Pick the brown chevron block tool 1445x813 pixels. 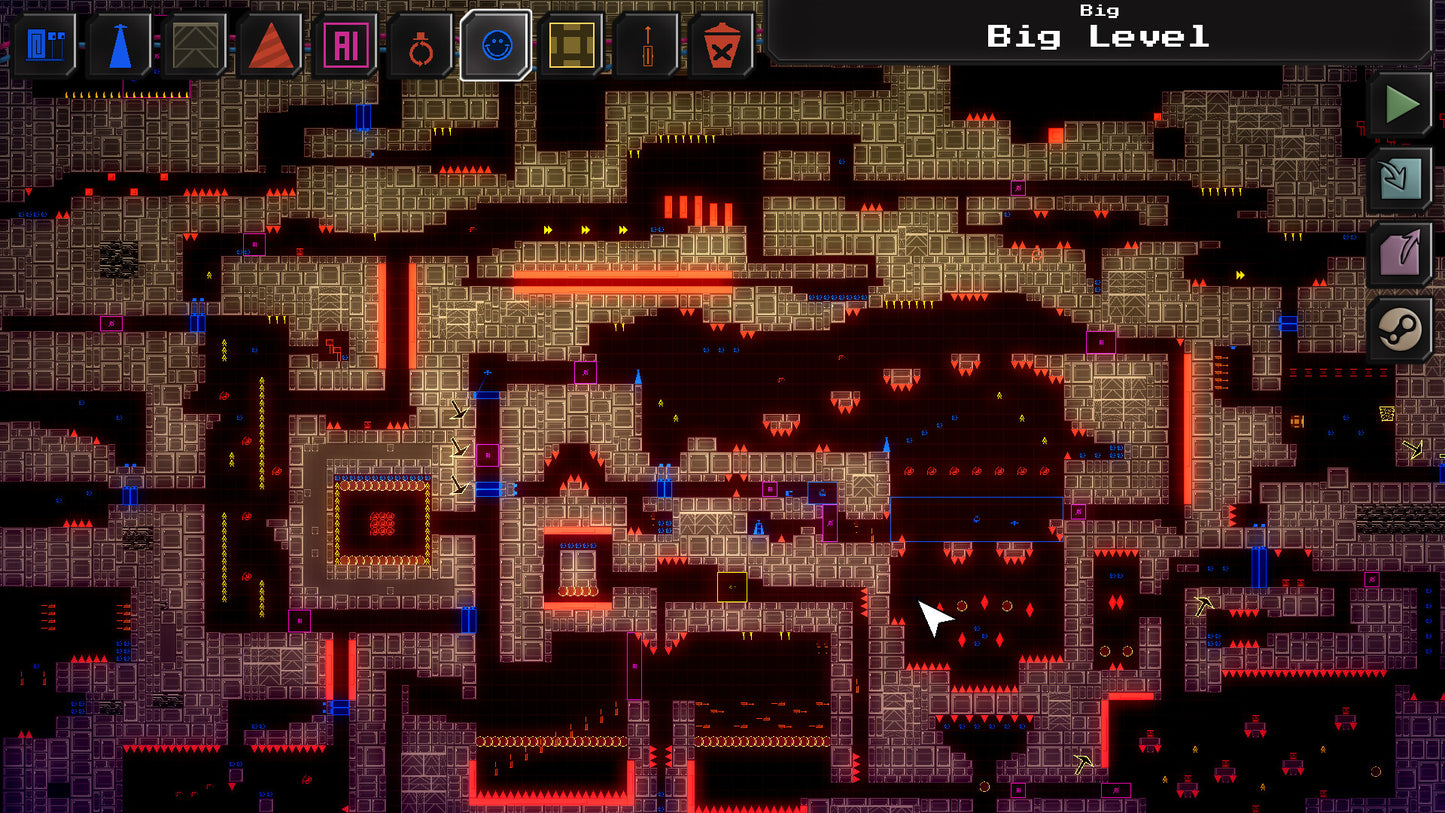click(x=194, y=45)
